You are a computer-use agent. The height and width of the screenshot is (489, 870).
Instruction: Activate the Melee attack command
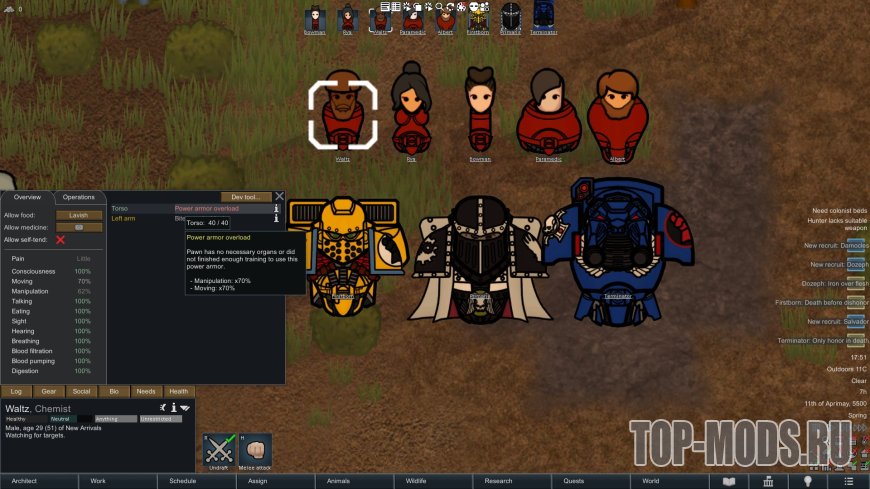256,450
